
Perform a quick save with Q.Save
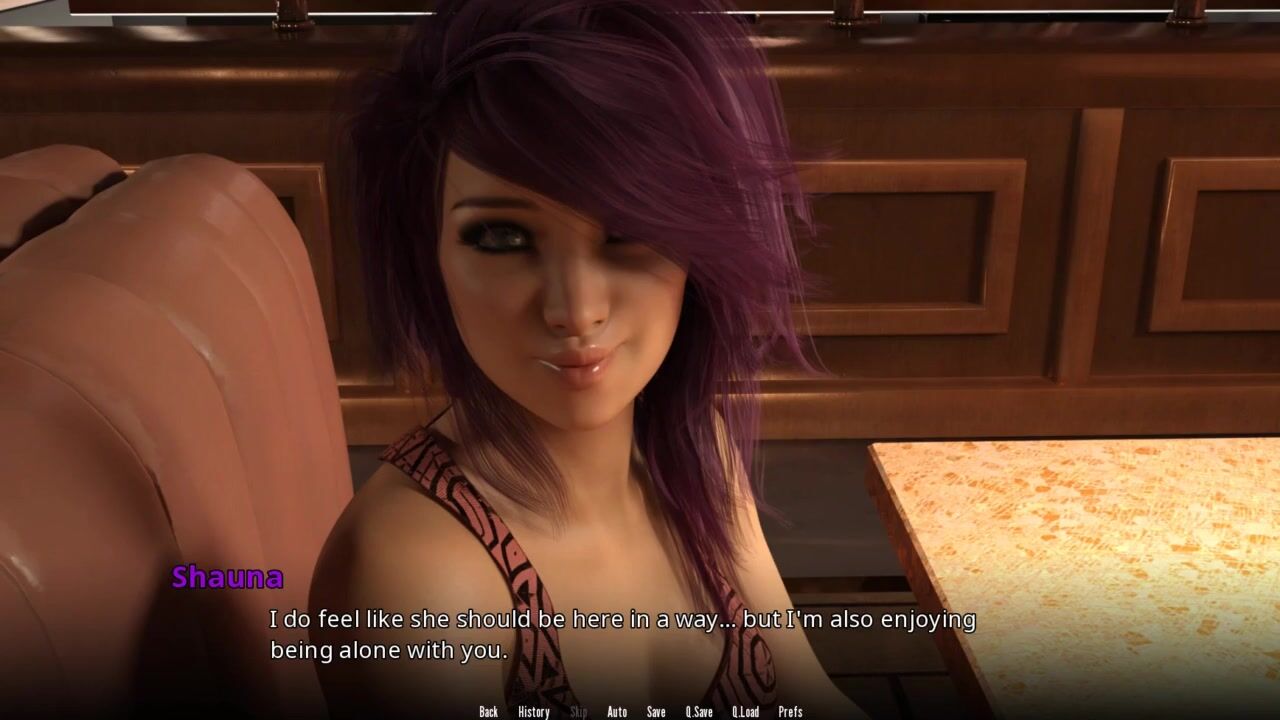[x=699, y=712]
